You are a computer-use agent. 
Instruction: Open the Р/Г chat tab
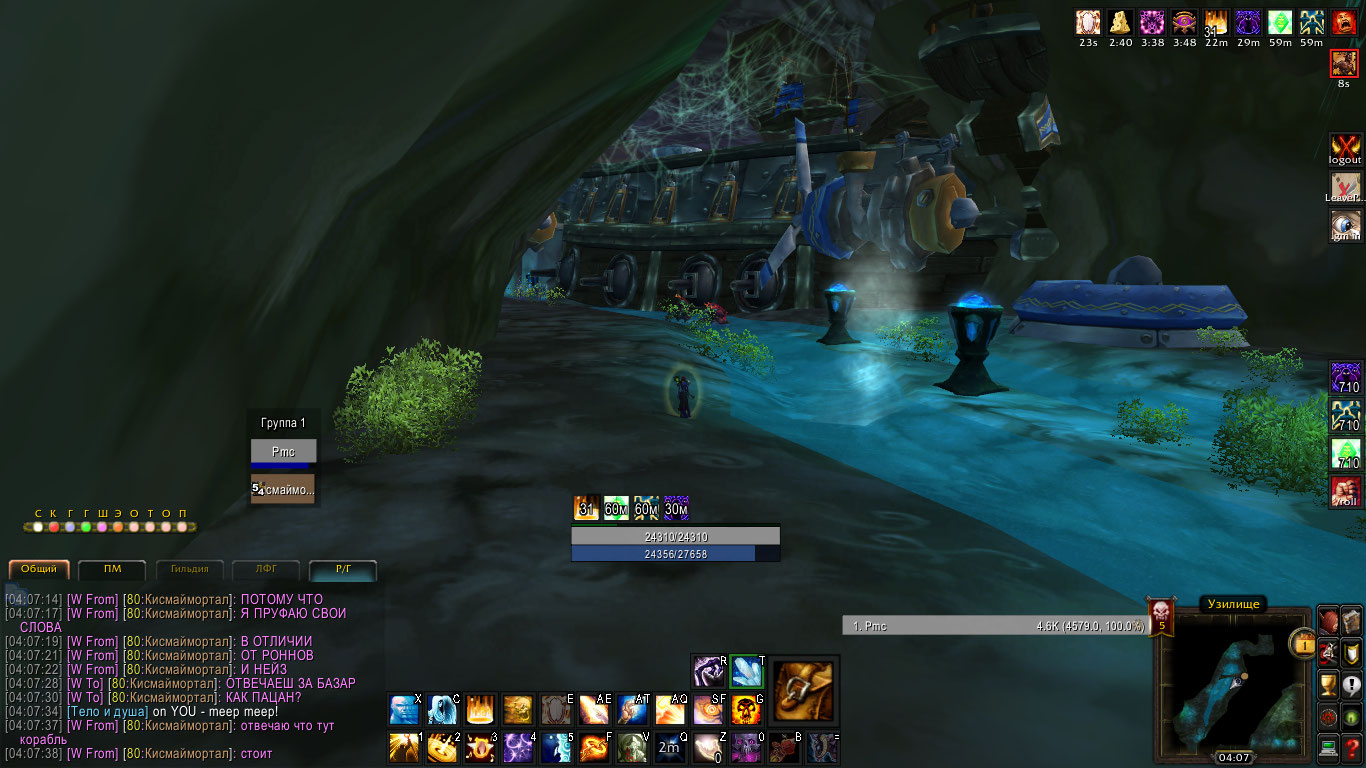343,570
